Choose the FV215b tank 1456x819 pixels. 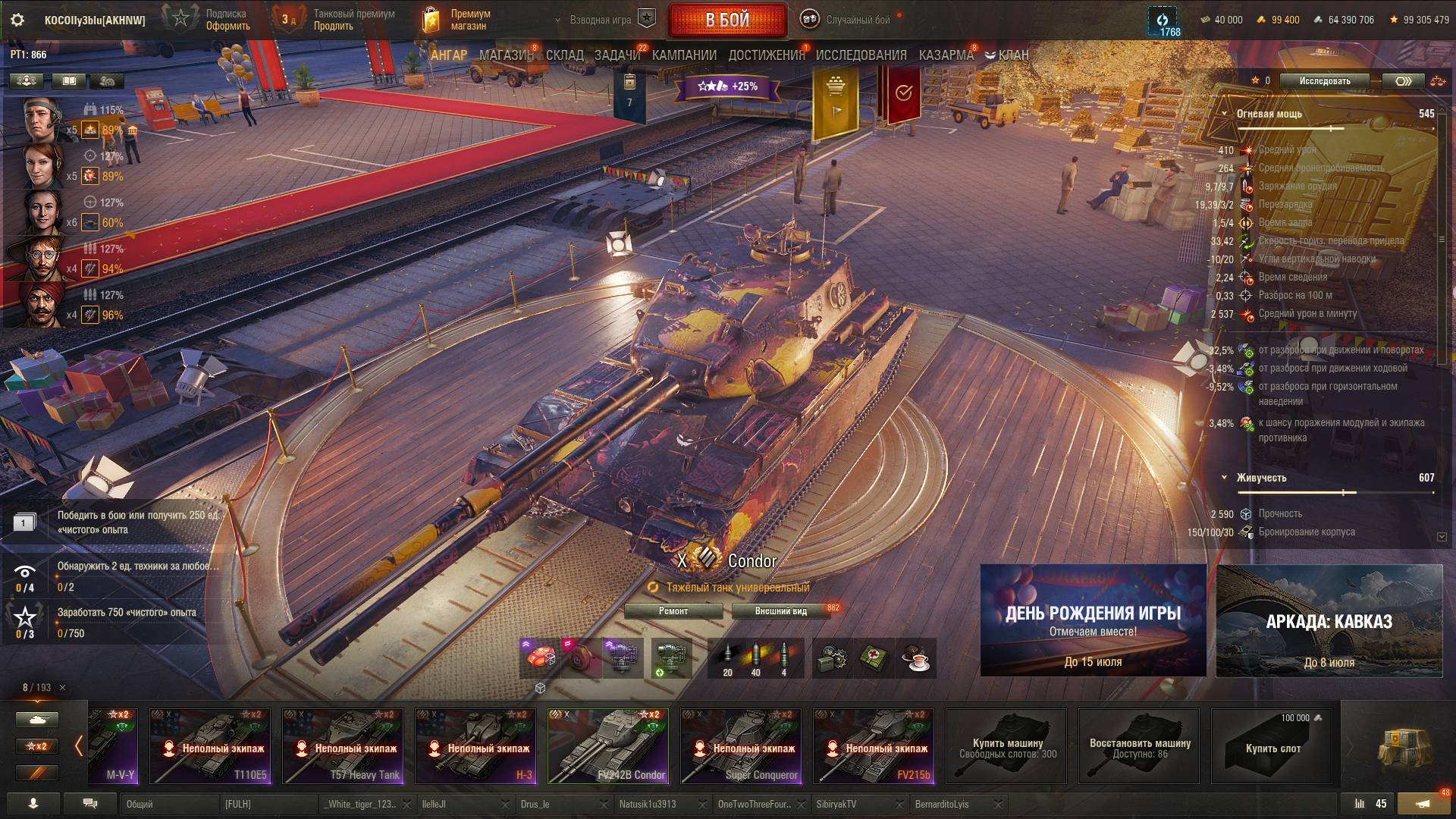click(x=874, y=746)
